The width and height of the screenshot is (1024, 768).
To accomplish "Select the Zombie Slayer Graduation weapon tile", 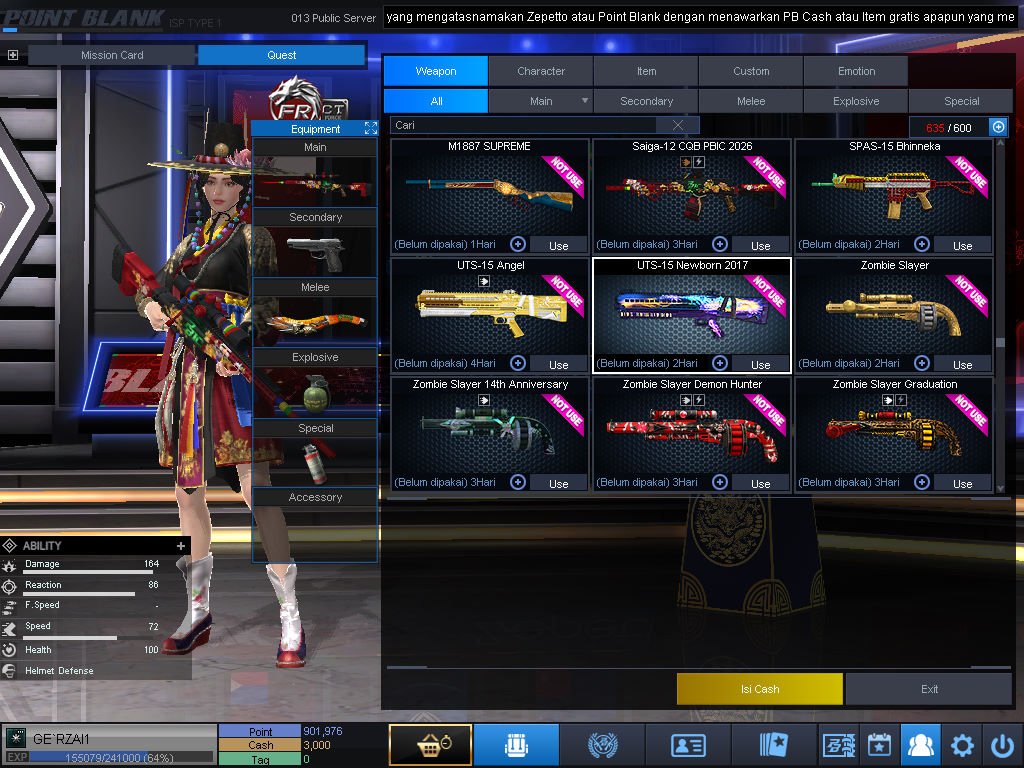I will pos(894,434).
